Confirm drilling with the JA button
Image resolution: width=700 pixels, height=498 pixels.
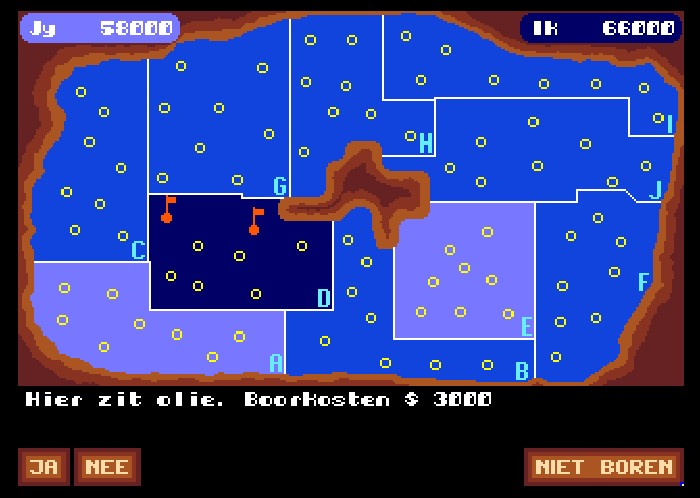(42, 467)
